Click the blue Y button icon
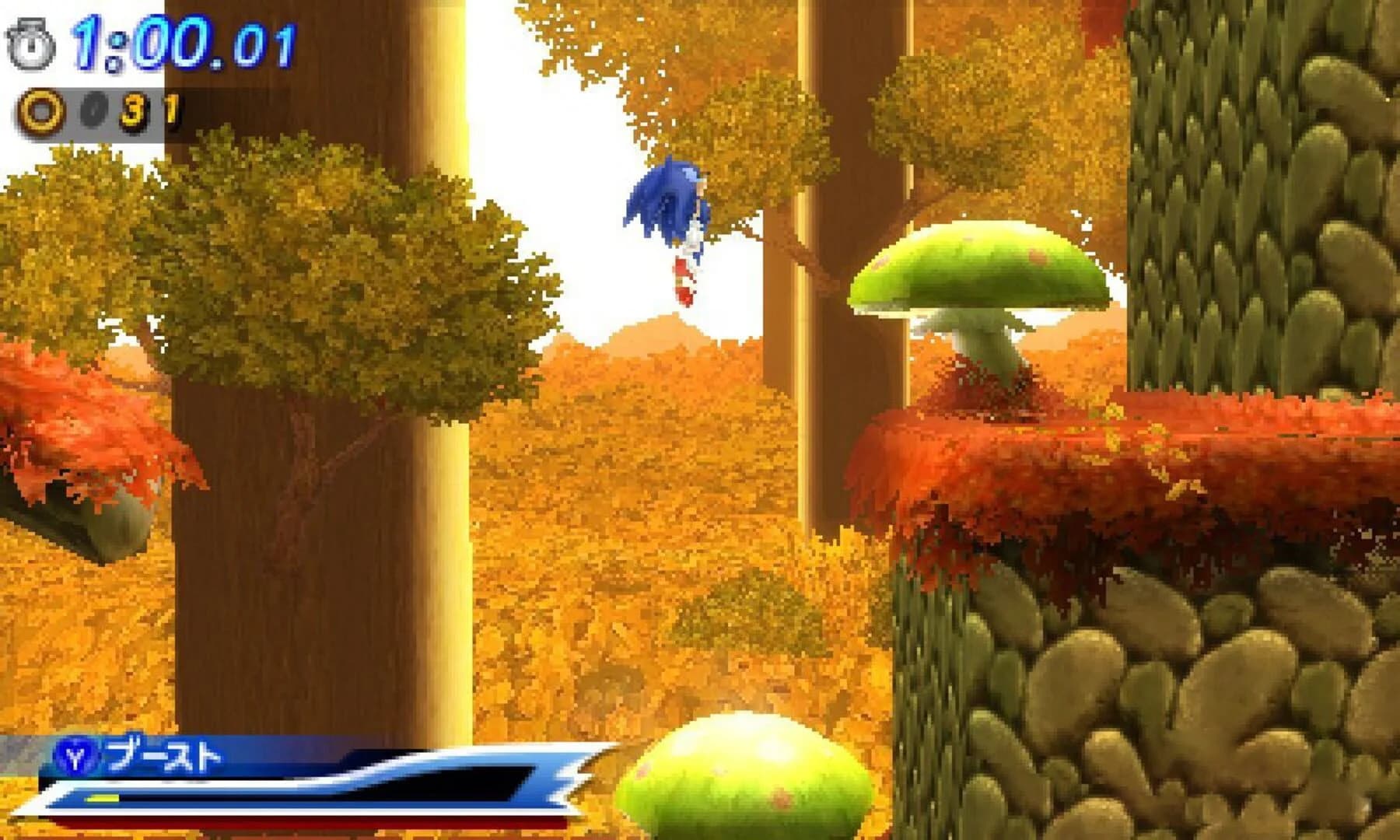 [76, 757]
